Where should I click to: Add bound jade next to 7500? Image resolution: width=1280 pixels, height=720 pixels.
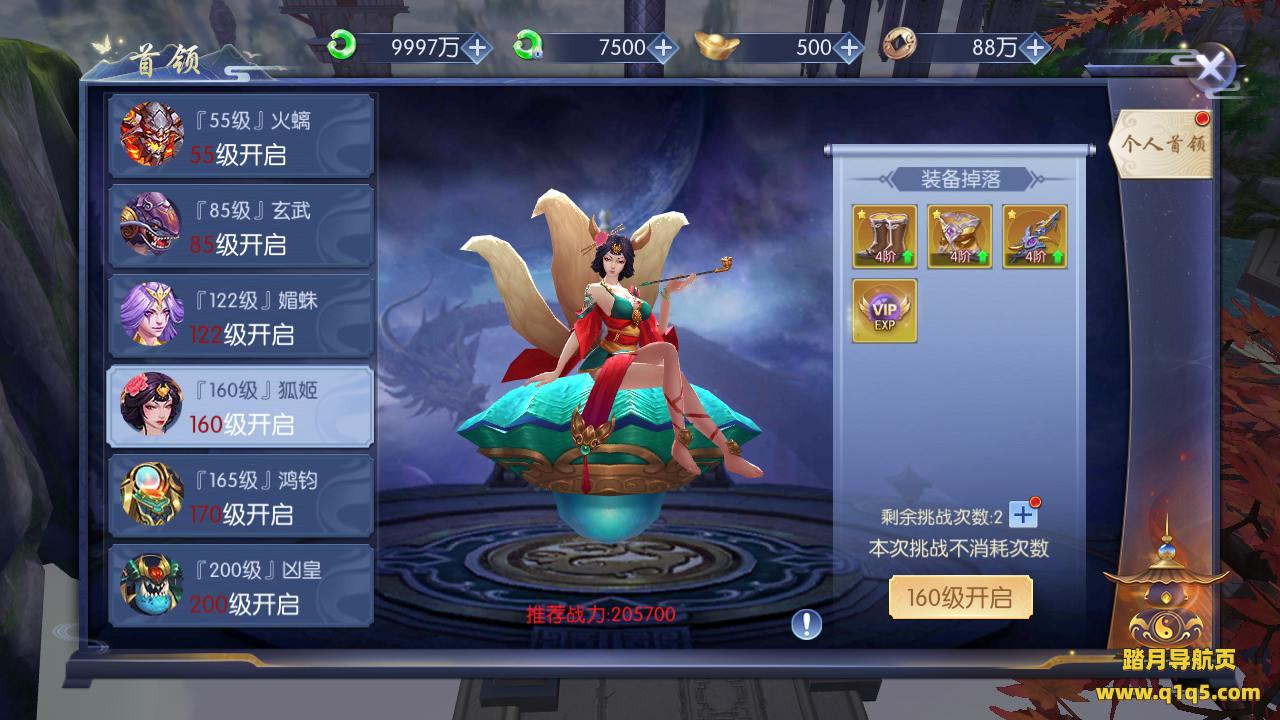662,47
